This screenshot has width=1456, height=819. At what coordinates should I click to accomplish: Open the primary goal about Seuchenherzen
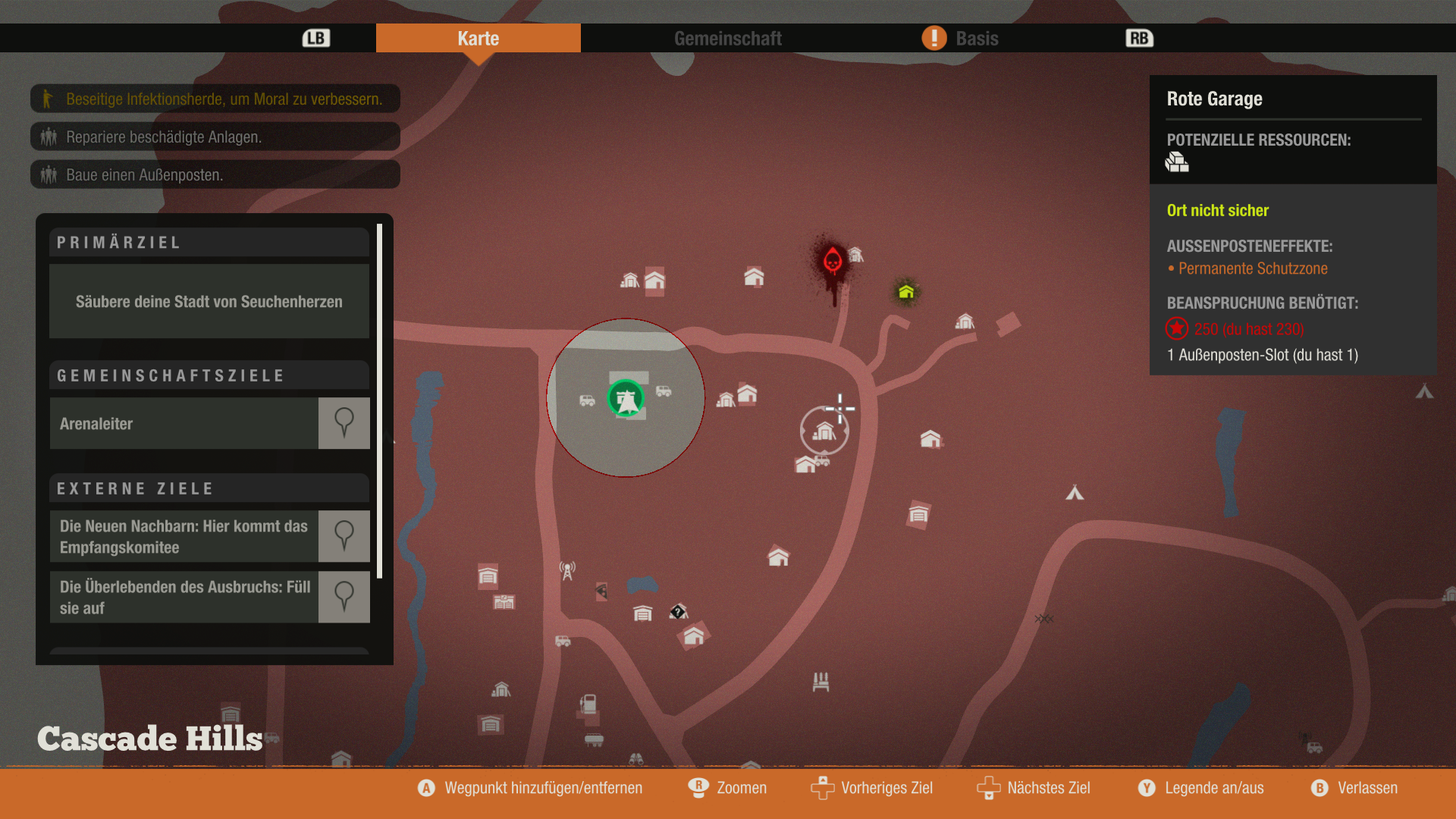pos(209,302)
